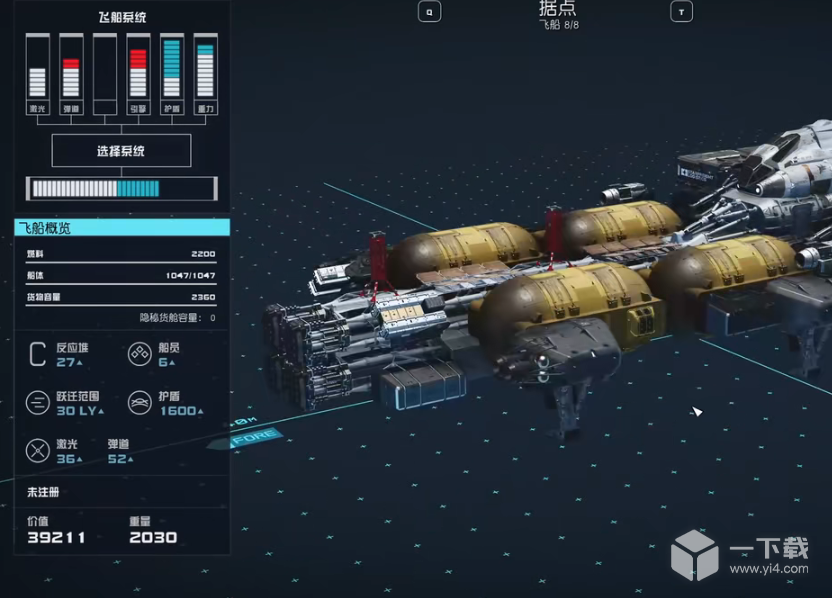Choose the 重力 grav drive system column
This screenshot has width=832, height=598.
click(205, 75)
